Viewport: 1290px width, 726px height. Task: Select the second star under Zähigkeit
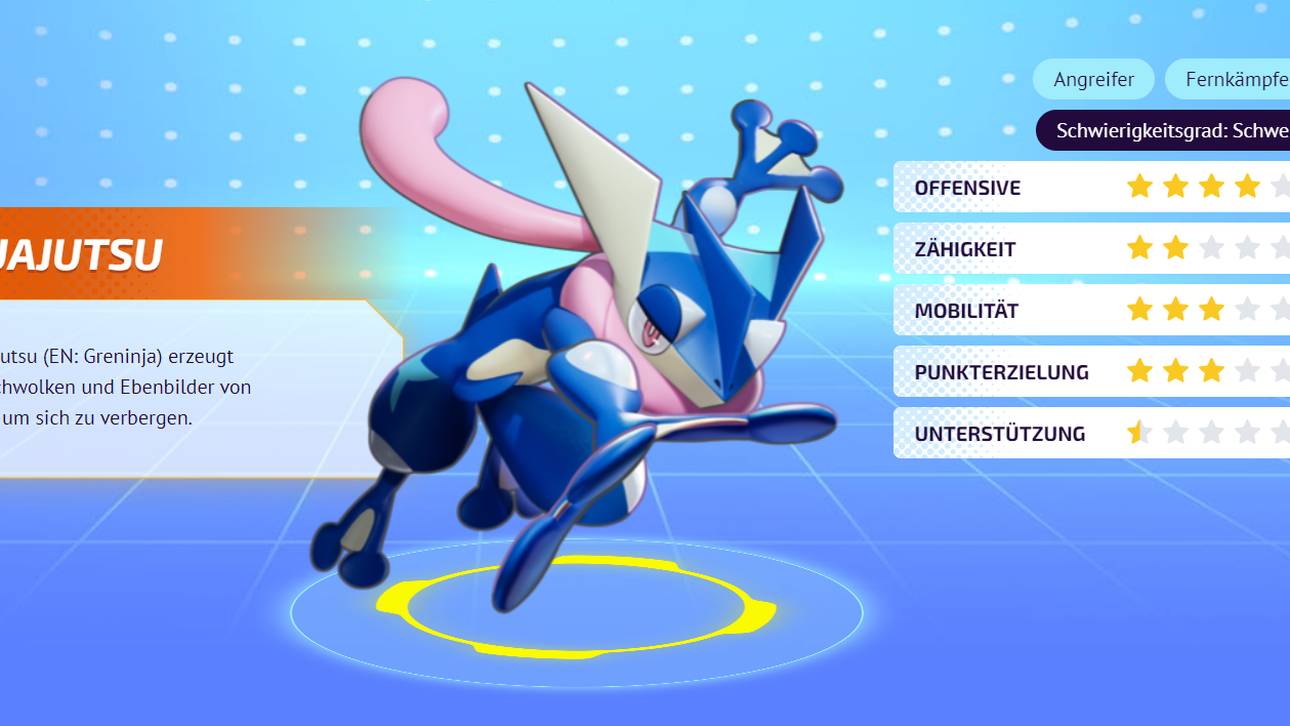pos(1177,248)
